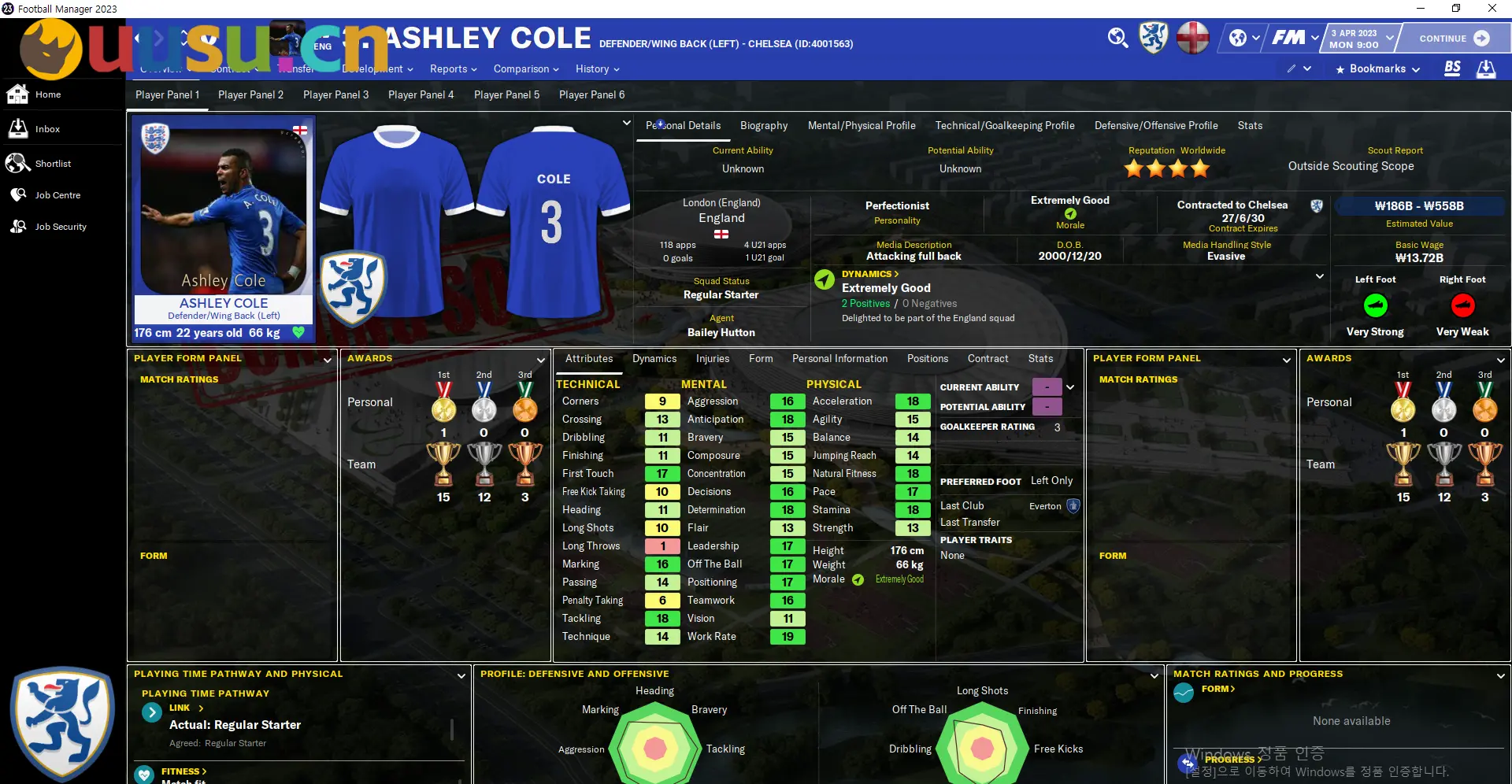Show Job Security details
This screenshot has height=784, width=1512.
(x=61, y=227)
